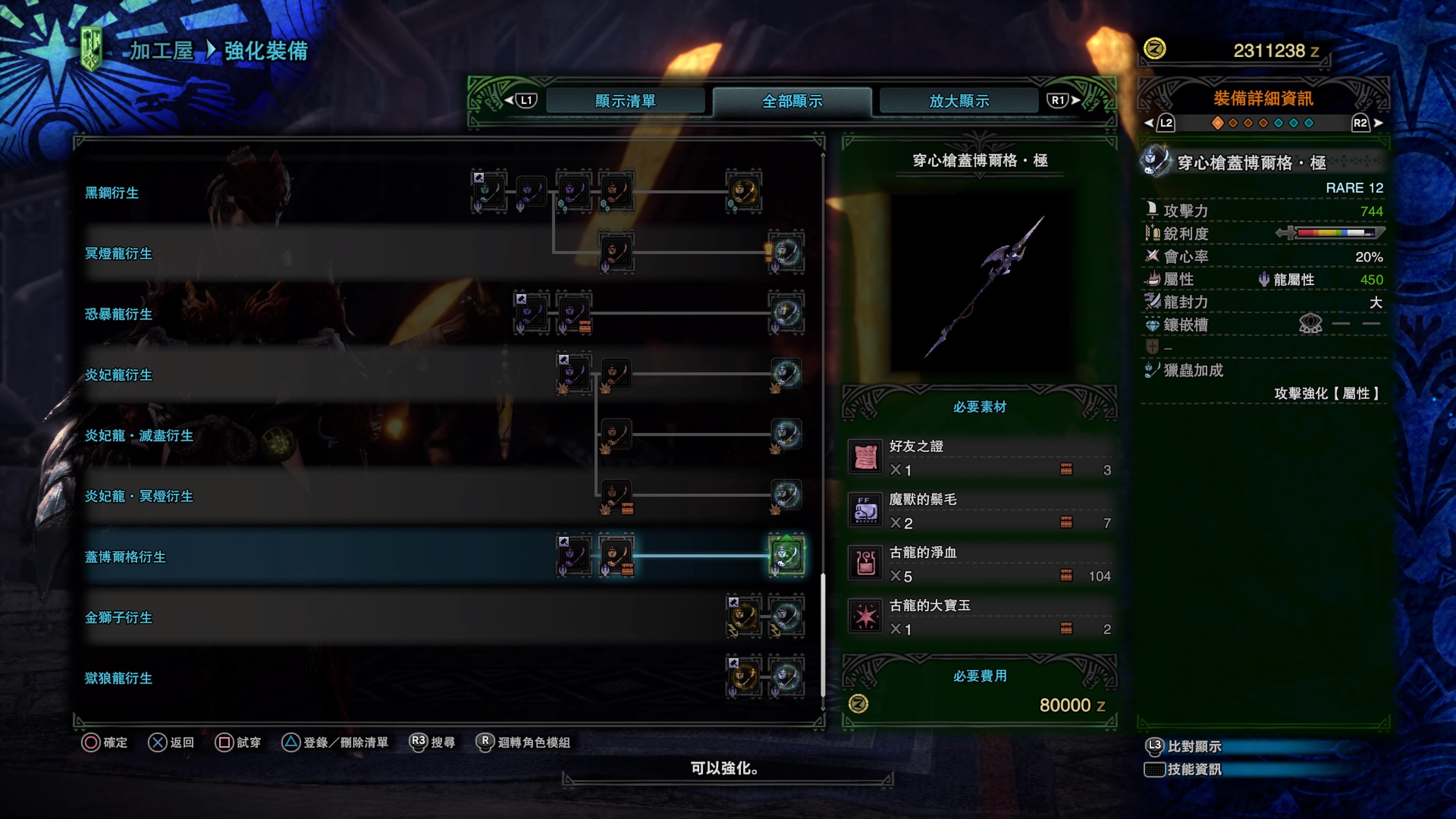Image resolution: width=1456 pixels, height=819 pixels.
Task: Open the 放大顯示 tab
Action: pyautogui.click(x=959, y=101)
